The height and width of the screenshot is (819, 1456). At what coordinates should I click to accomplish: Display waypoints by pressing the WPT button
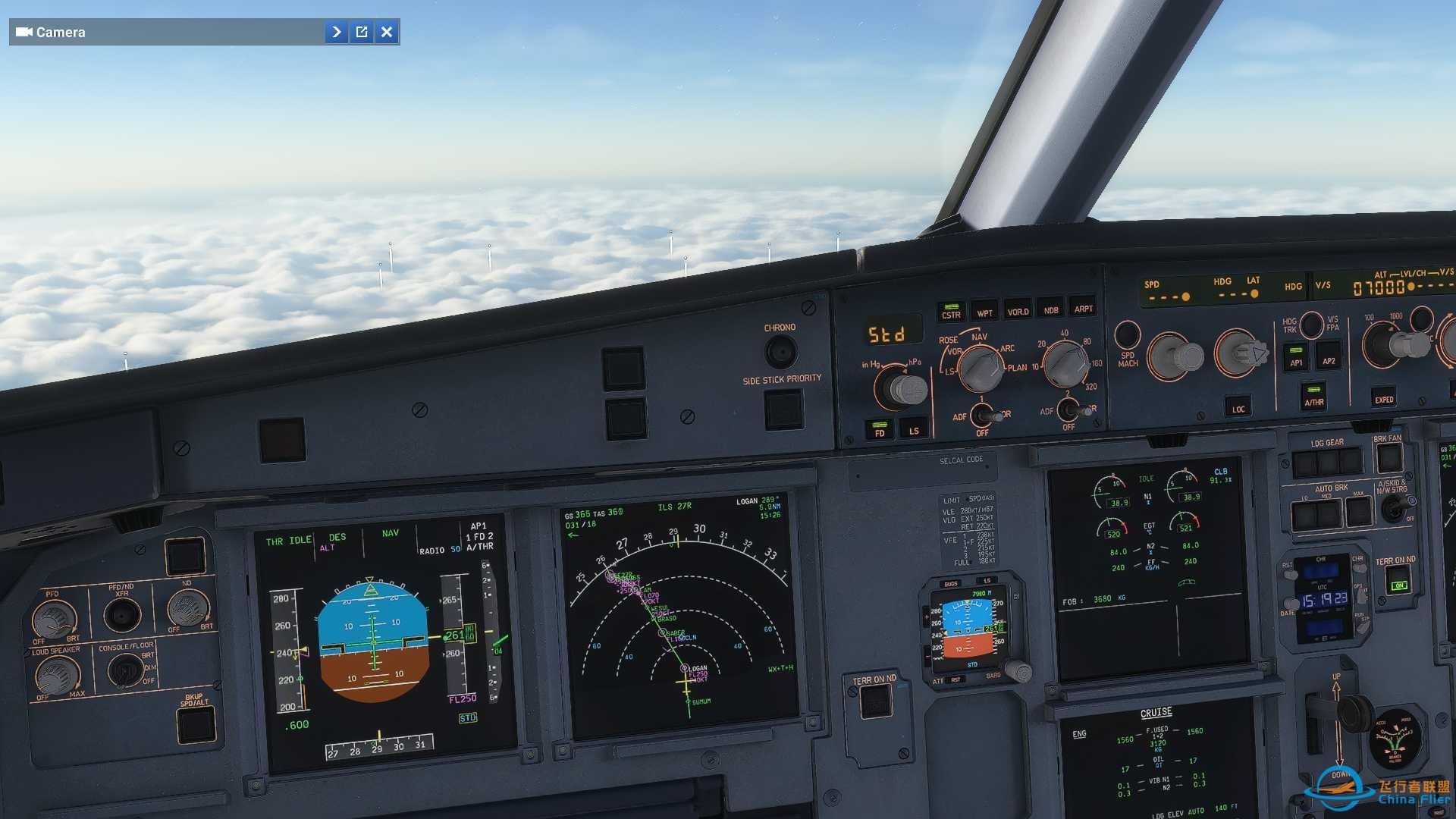coord(984,310)
